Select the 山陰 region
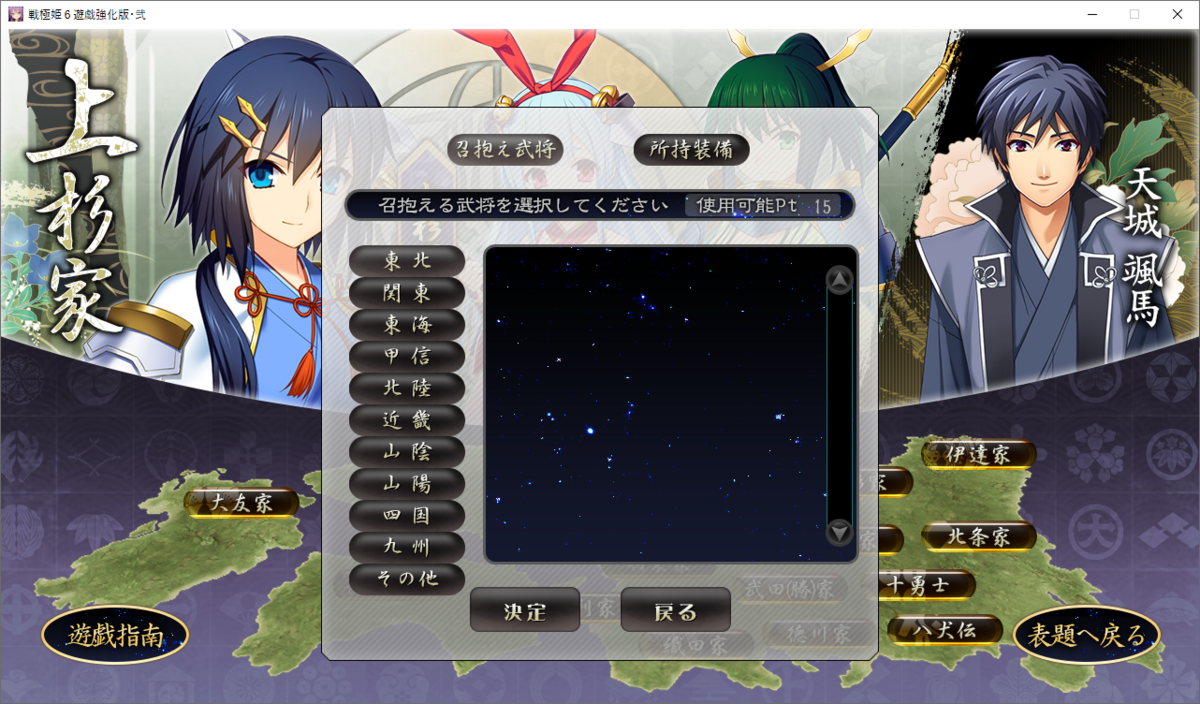1200x704 pixels. [407, 451]
